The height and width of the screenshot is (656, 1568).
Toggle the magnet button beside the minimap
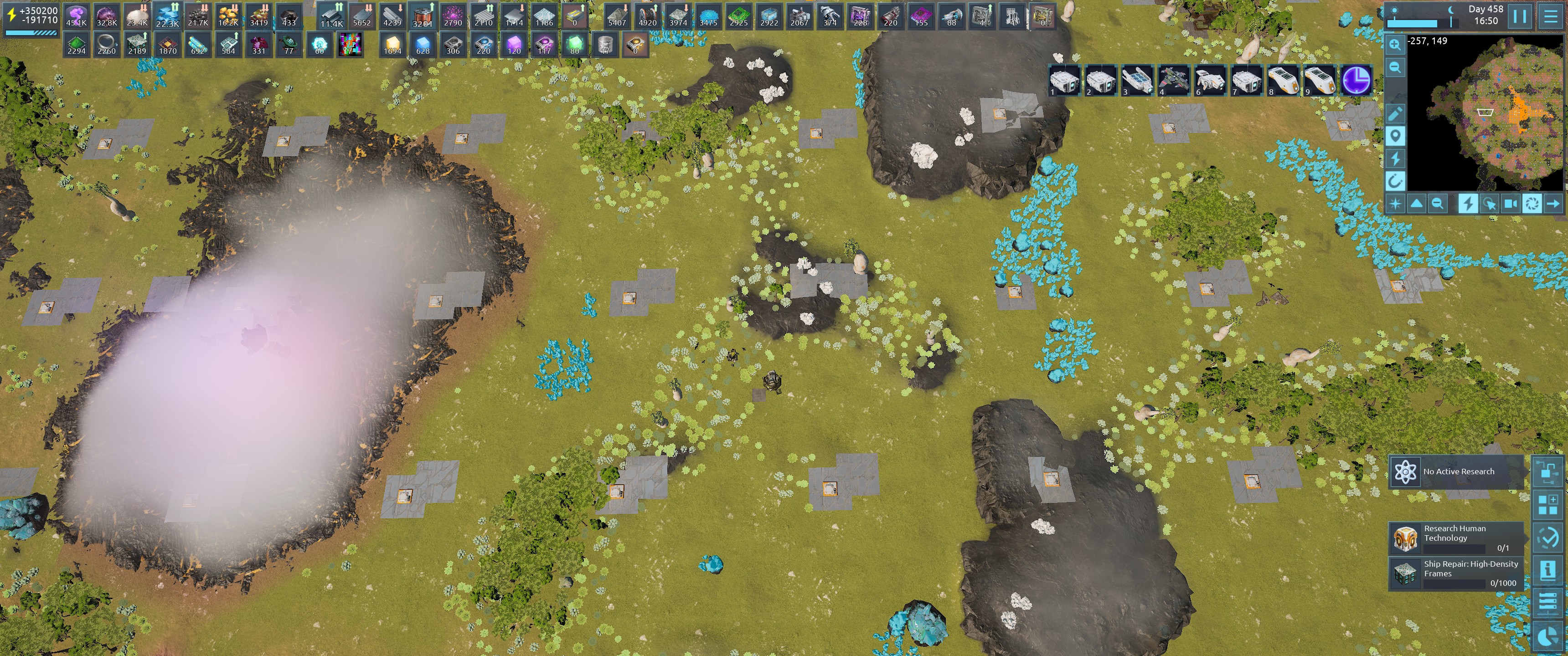click(x=1395, y=181)
